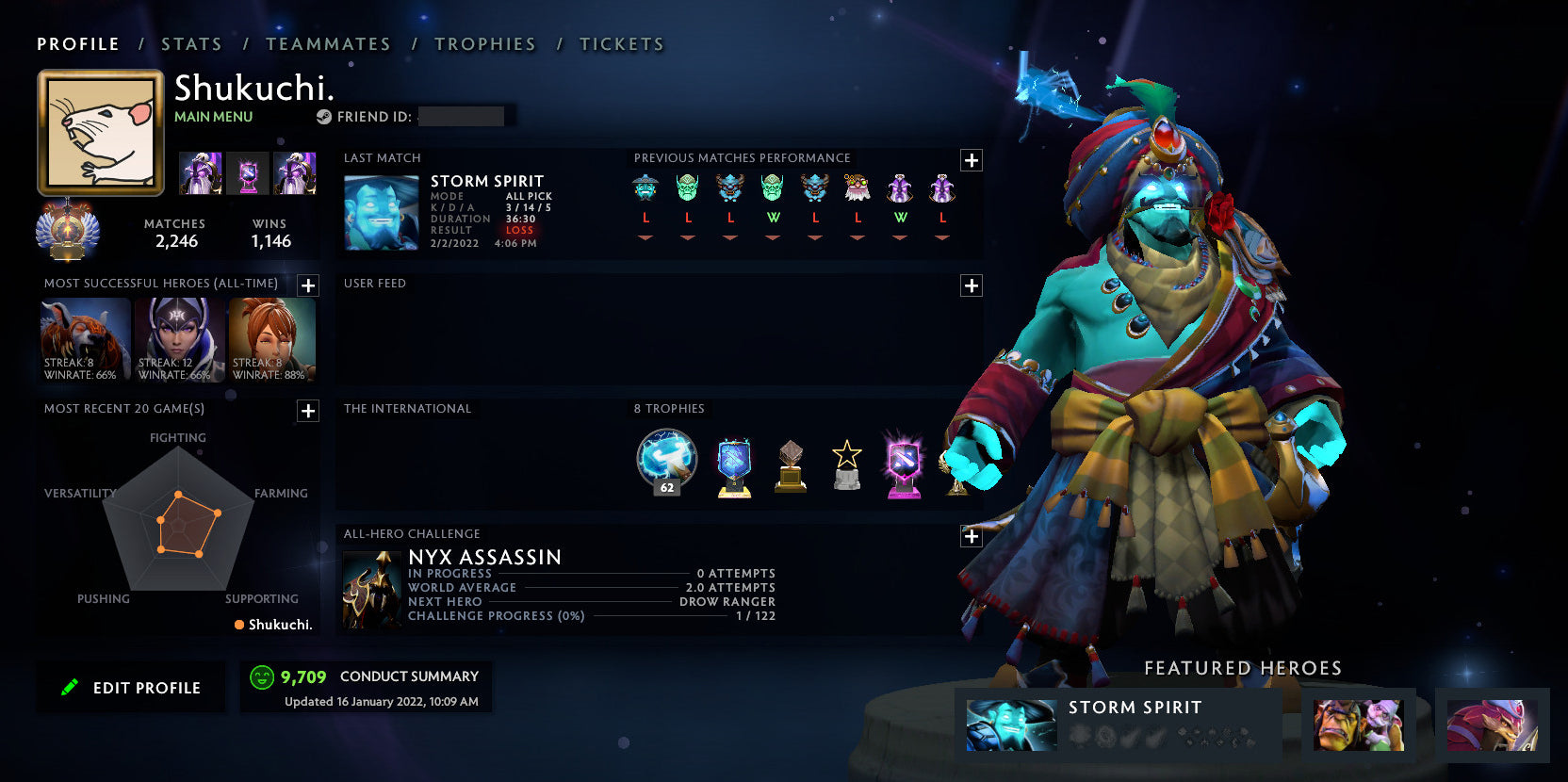Open the MAIN MENU link
1568x782 pixels.
pos(212,116)
